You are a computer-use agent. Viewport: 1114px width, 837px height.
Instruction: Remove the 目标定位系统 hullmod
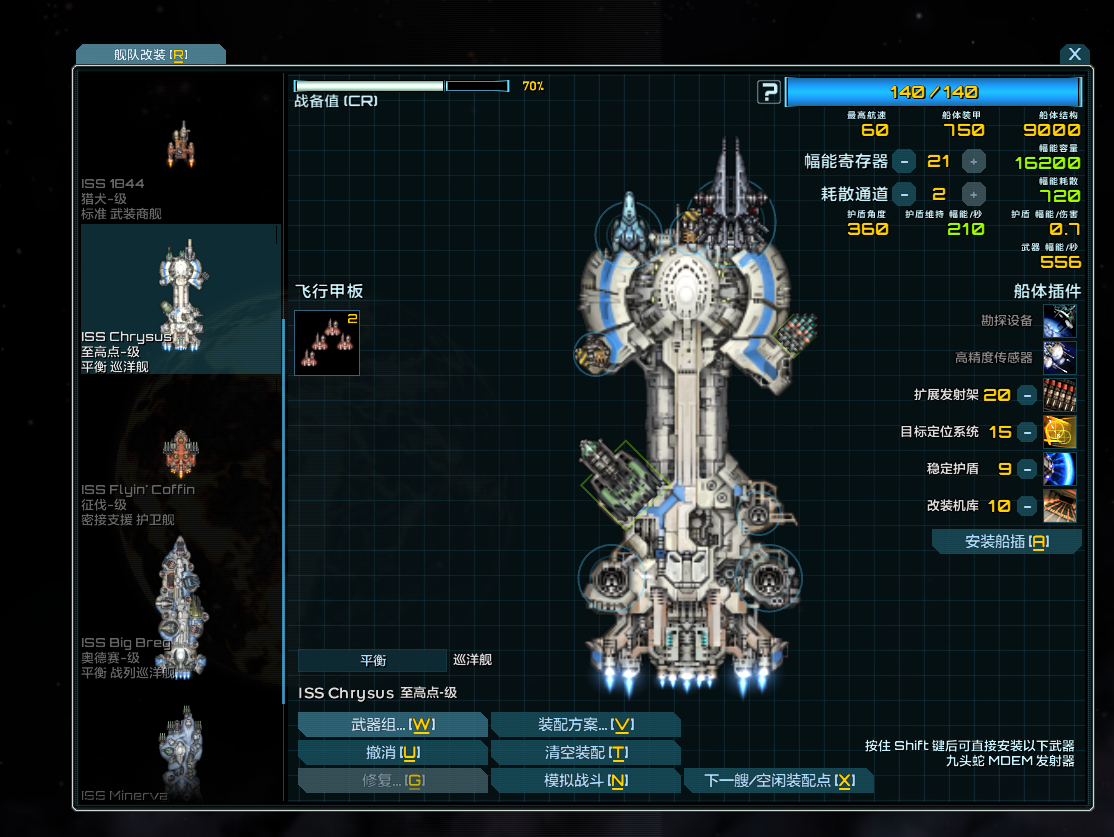click(1027, 432)
